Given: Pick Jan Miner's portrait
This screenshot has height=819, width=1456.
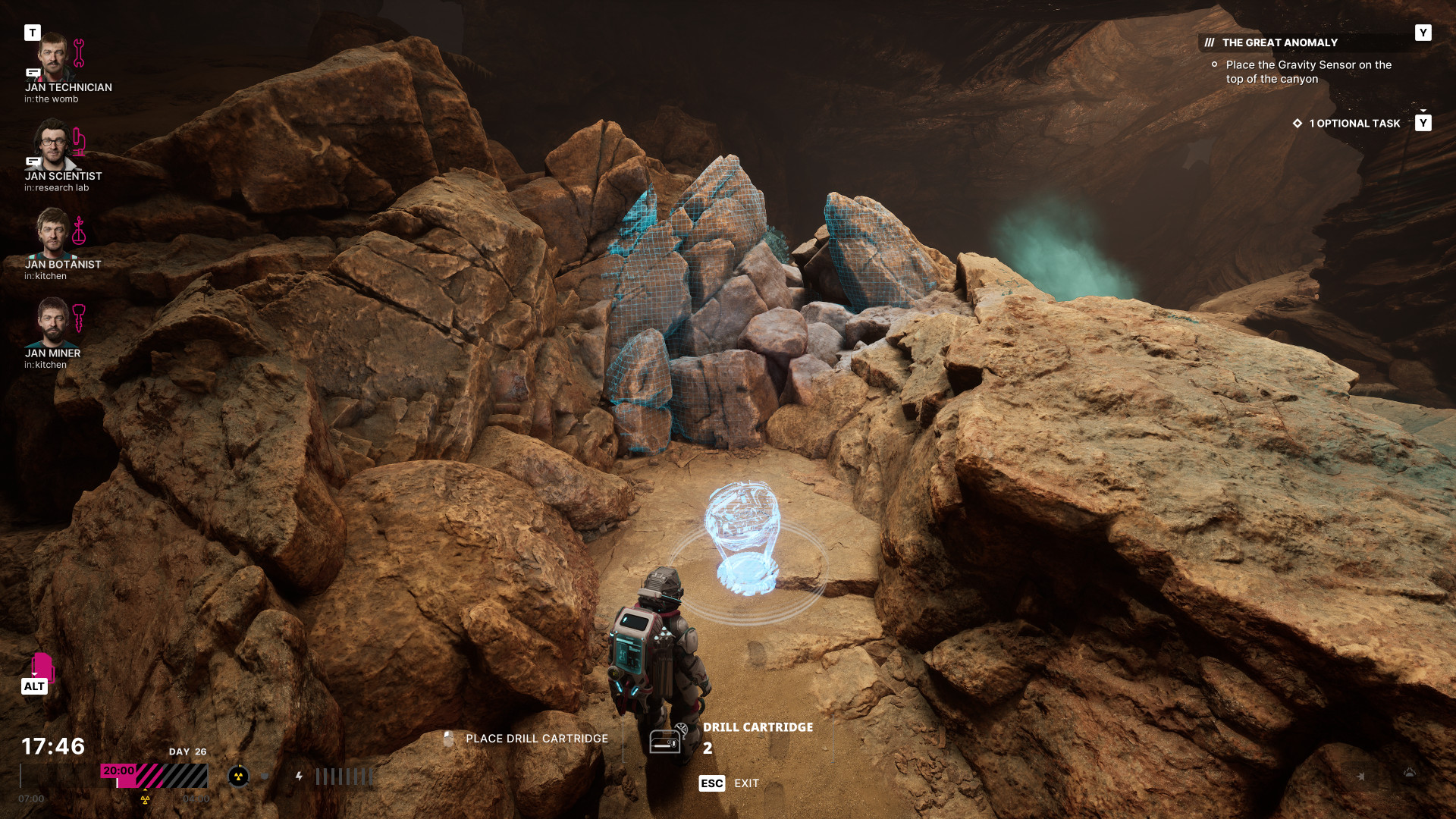Looking at the screenshot, I should click(53, 322).
